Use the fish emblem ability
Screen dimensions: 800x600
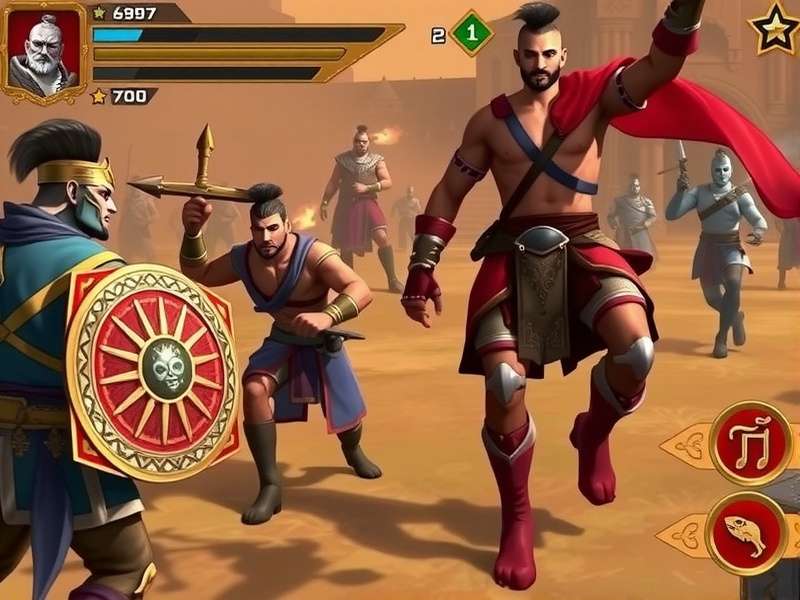point(744,532)
